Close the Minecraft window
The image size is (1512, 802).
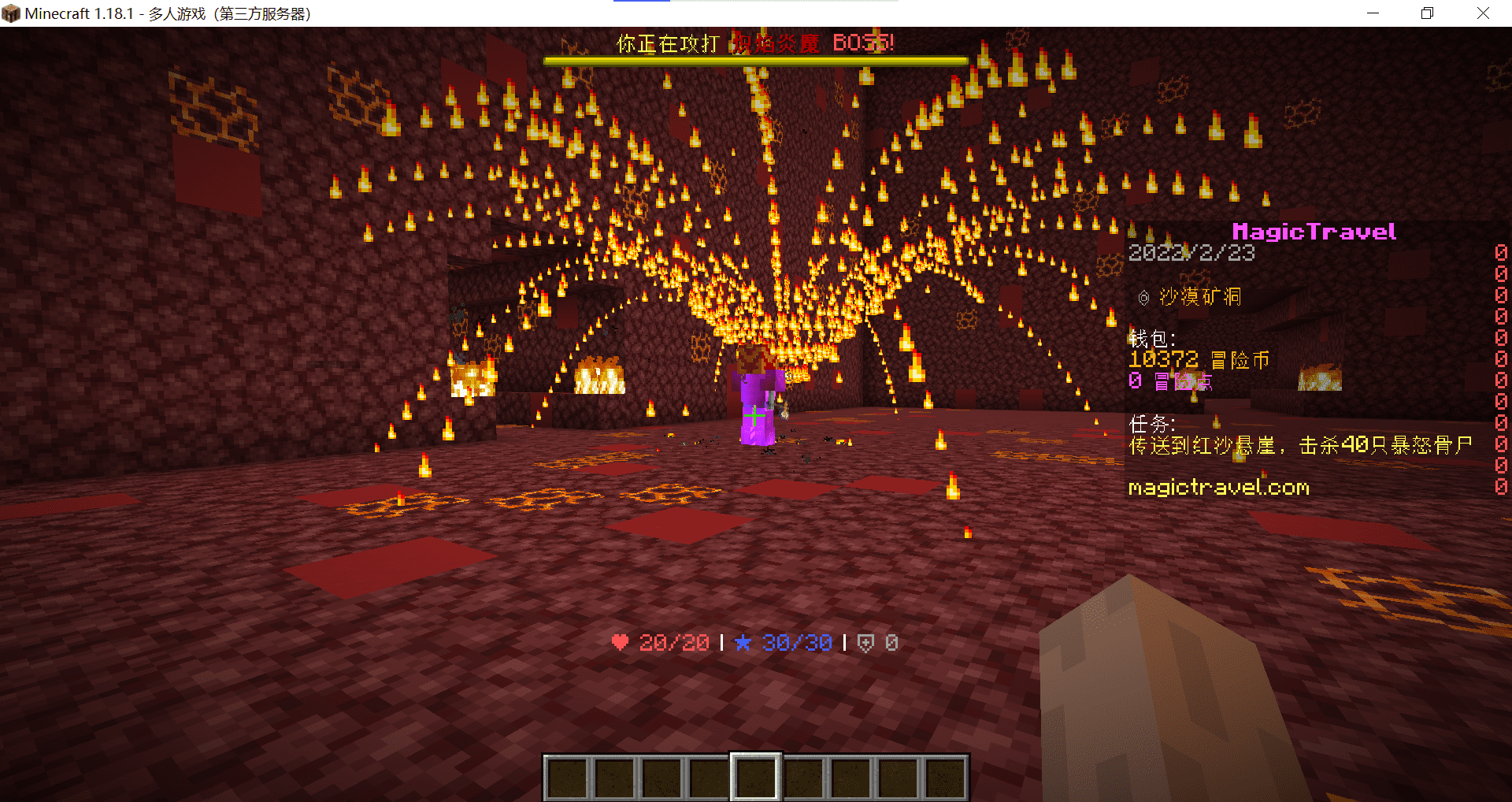[1483, 13]
